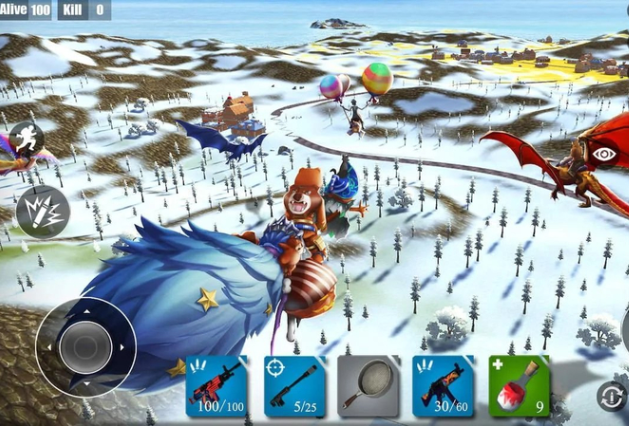The height and width of the screenshot is (426, 630).
Task: Equip the sniper rifle with 5/25 ammo
Action: coord(295,386)
